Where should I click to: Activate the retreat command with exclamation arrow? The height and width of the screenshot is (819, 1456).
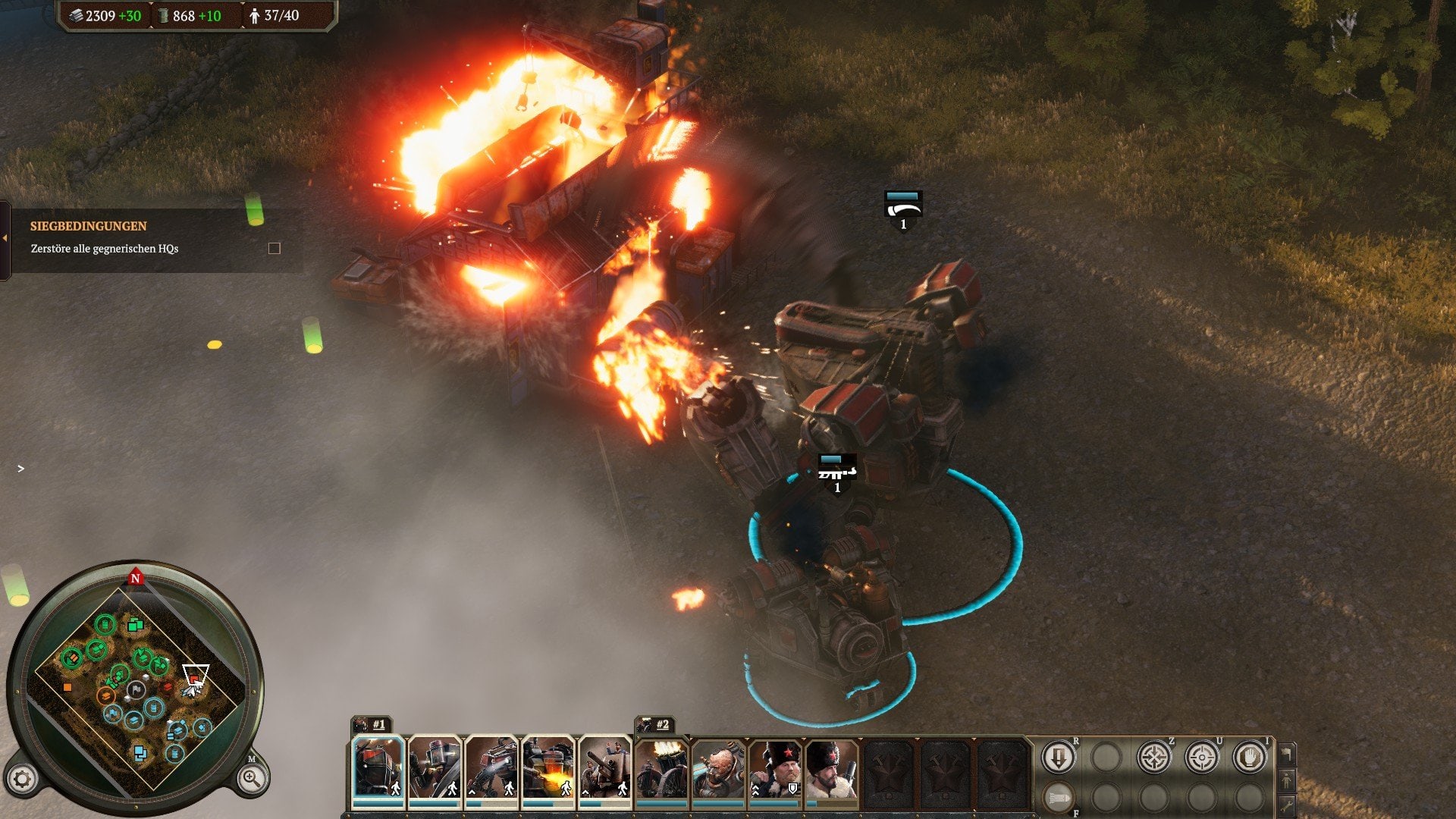point(1058,757)
